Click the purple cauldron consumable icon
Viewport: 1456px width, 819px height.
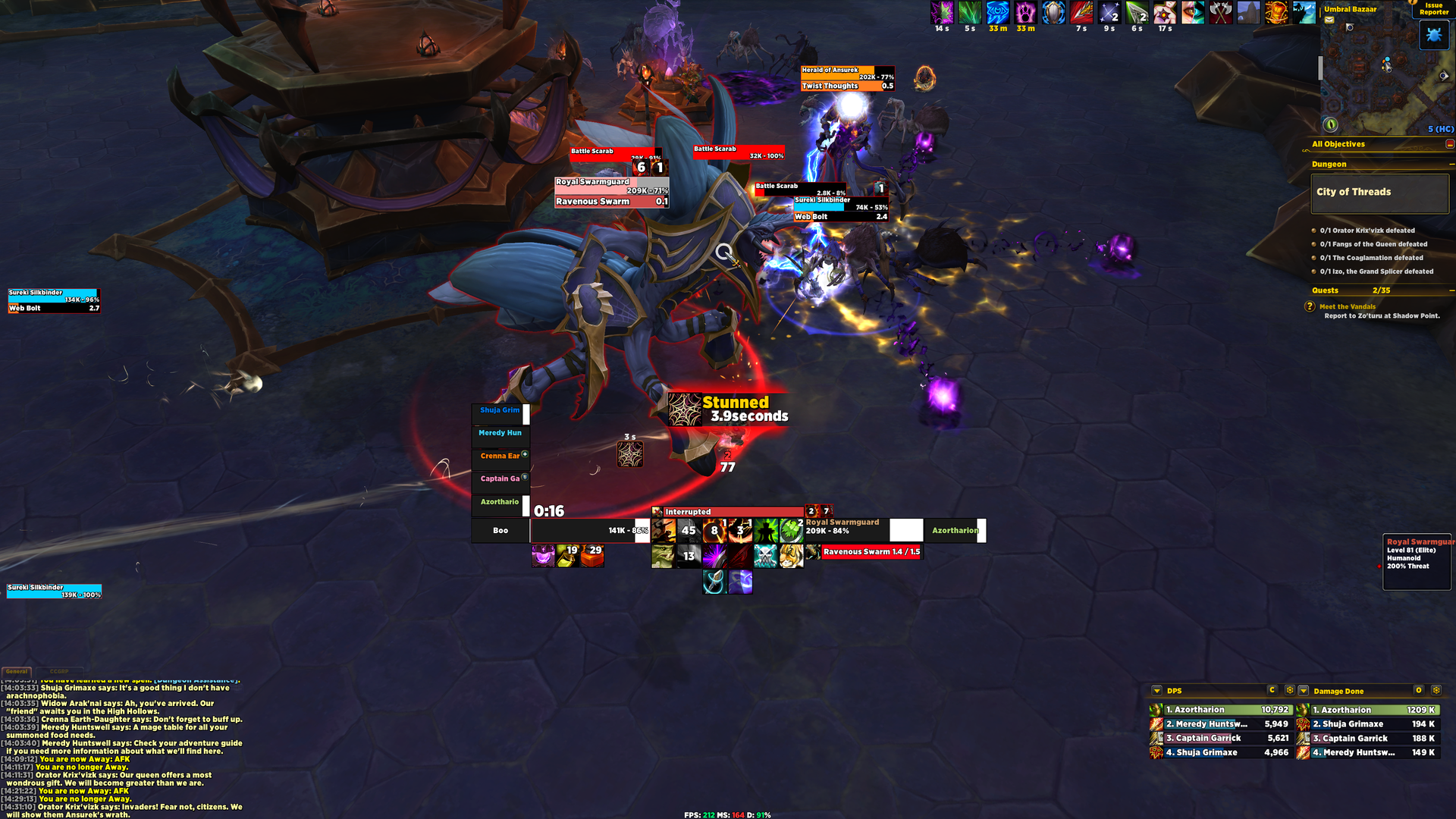click(542, 556)
